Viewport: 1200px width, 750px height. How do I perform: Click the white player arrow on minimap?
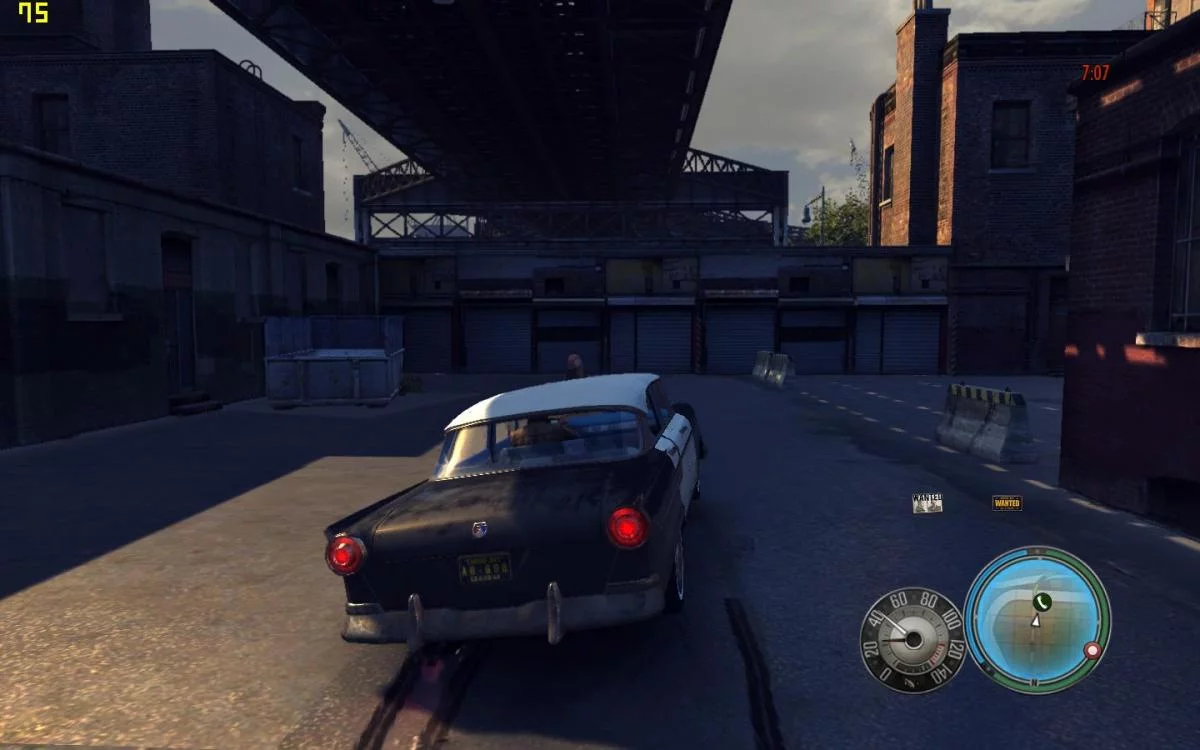1036,620
